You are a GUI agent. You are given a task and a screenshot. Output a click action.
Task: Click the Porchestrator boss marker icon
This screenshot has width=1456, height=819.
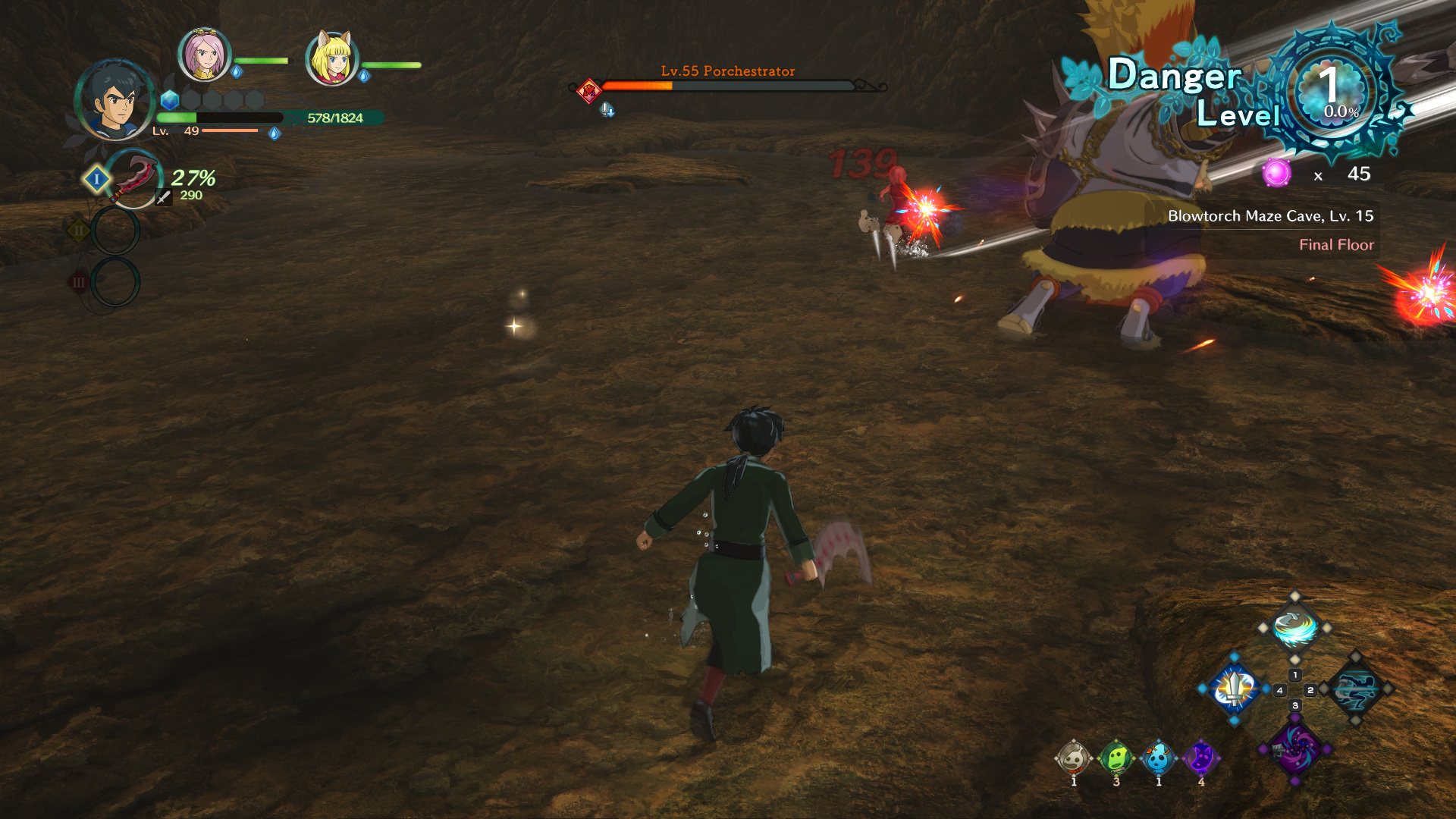589,91
